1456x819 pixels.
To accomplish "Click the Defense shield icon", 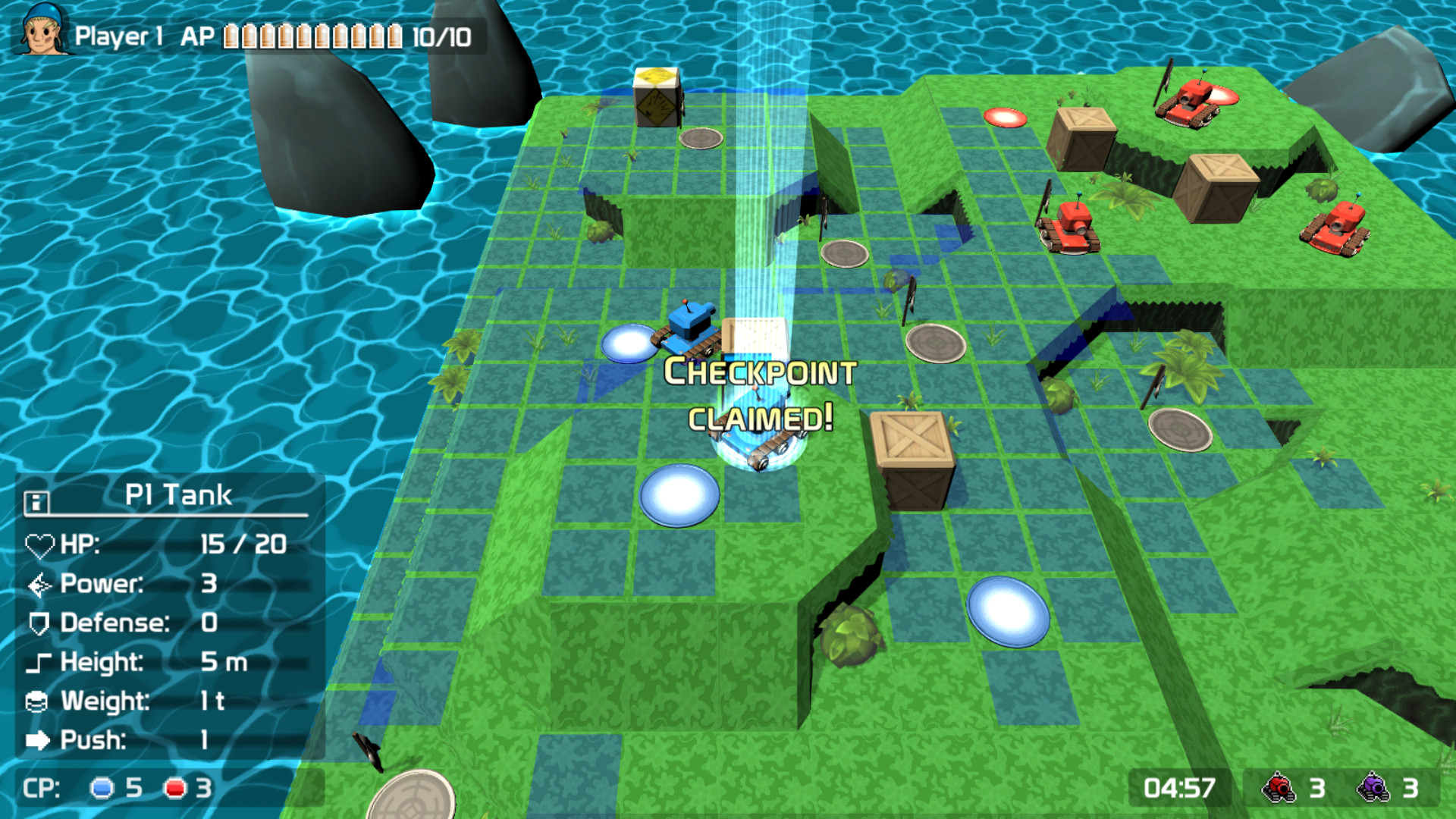I will (38, 623).
